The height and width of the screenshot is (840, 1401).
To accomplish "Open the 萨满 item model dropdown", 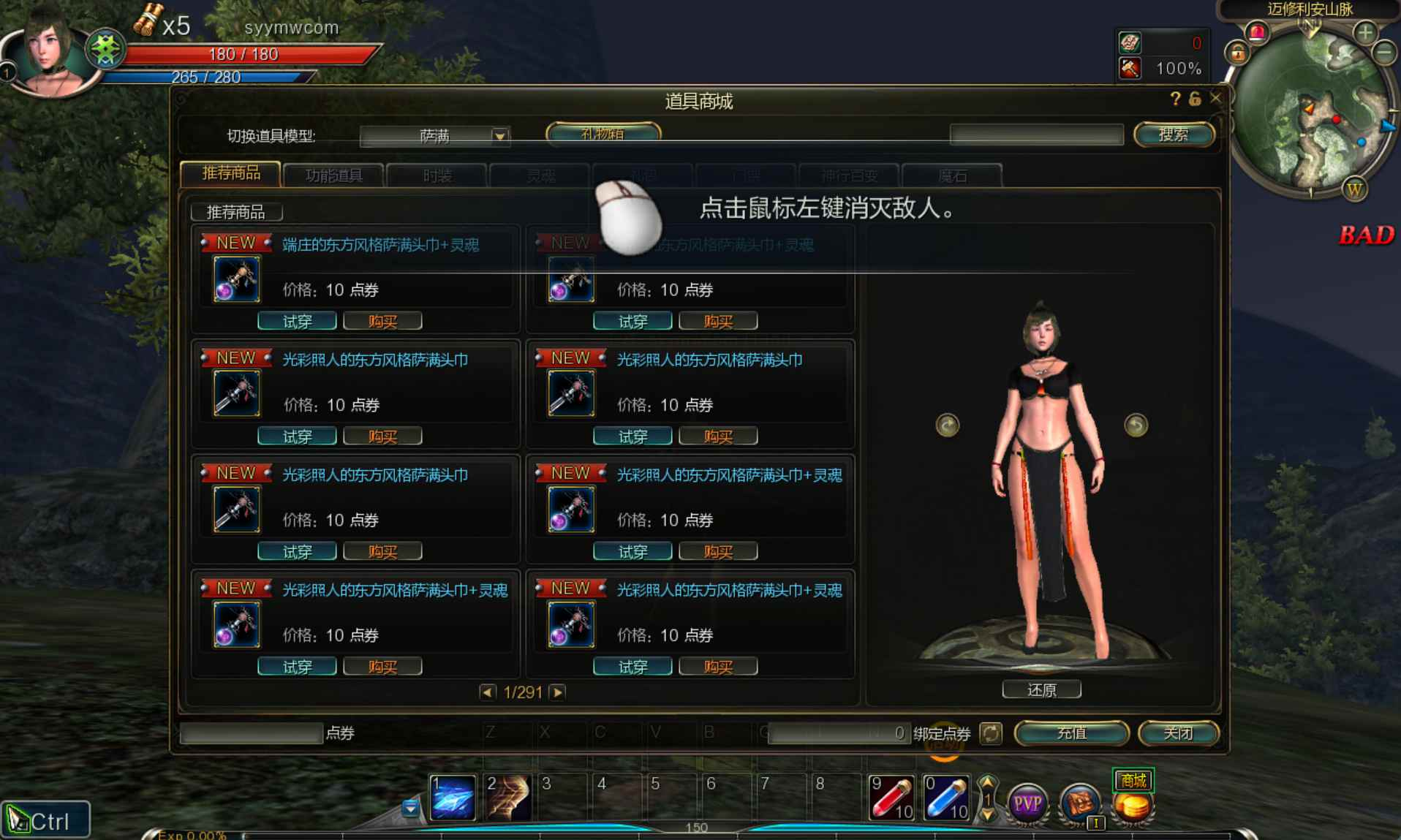I will click(x=499, y=136).
